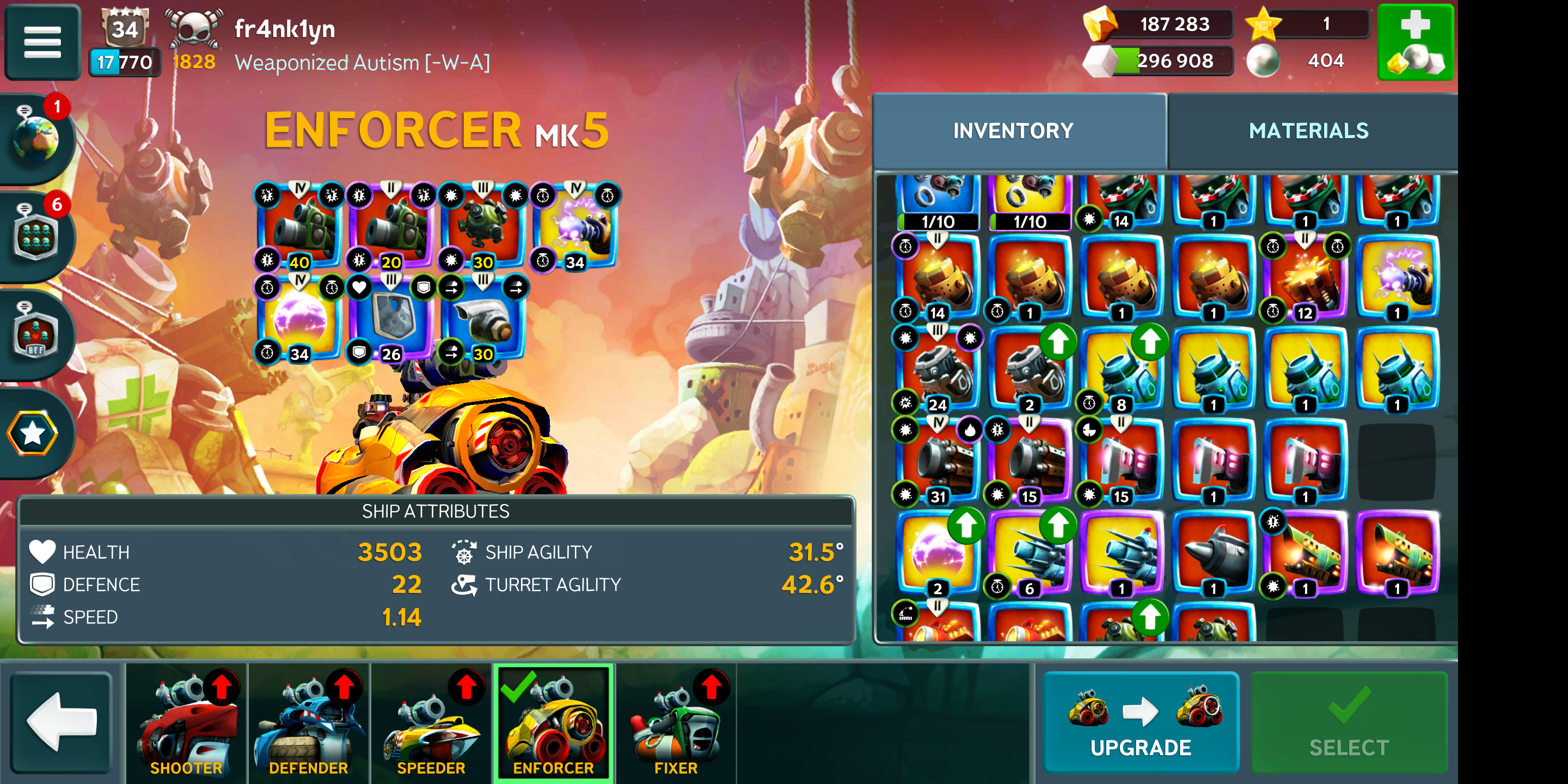Tap the Upgrade ship button
The height and width of the screenshot is (784, 1568).
tap(1140, 722)
